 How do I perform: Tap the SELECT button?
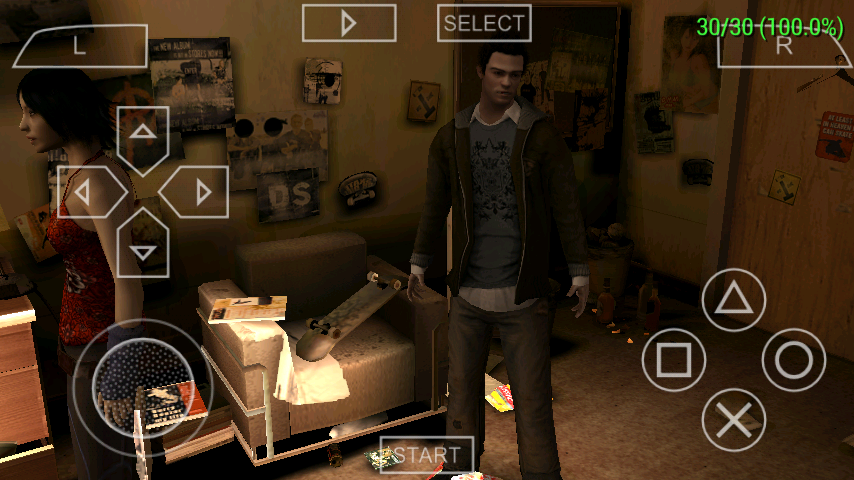click(x=485, y=23)
